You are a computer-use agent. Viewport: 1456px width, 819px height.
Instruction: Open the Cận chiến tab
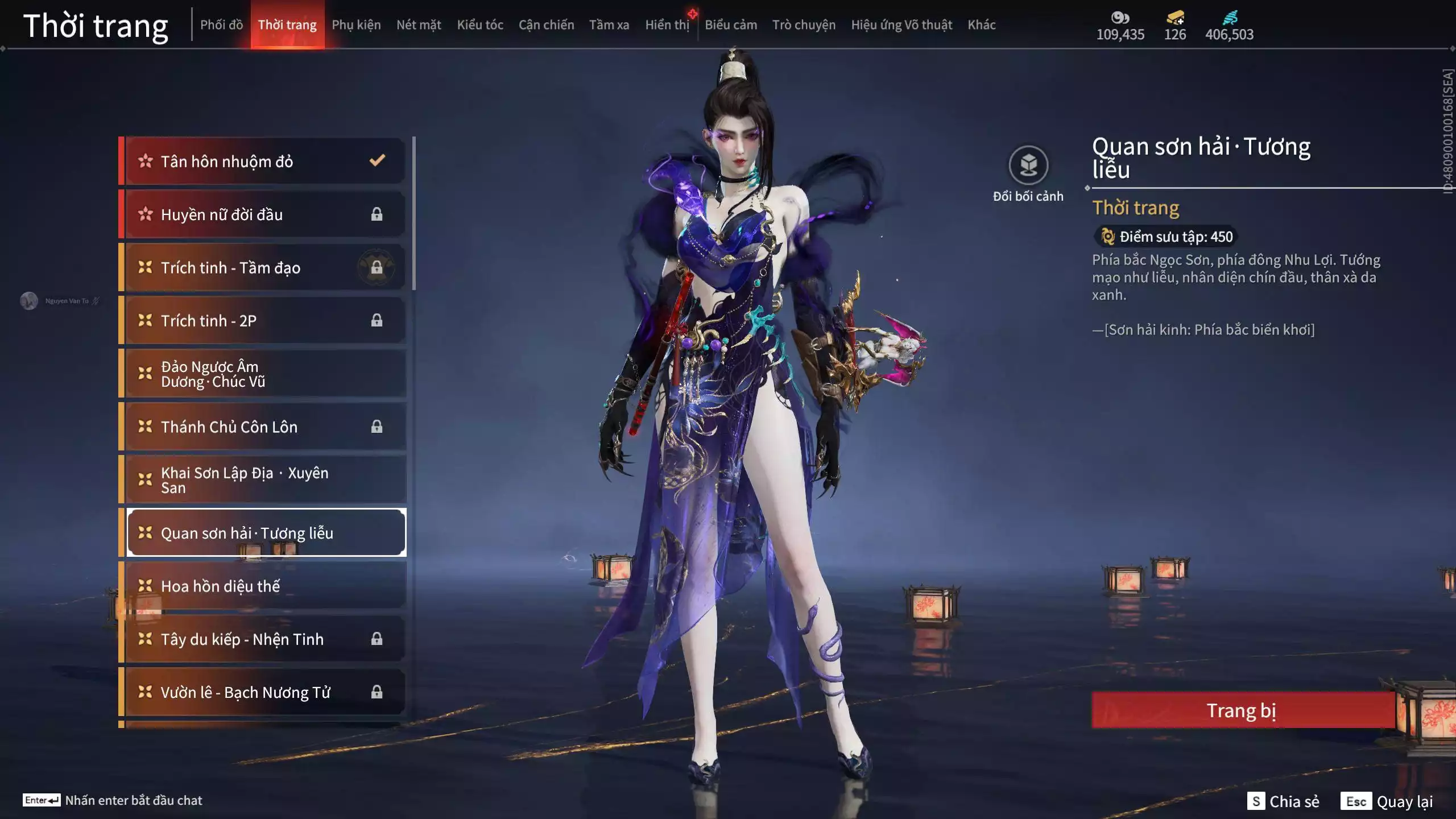coord(546,25)
